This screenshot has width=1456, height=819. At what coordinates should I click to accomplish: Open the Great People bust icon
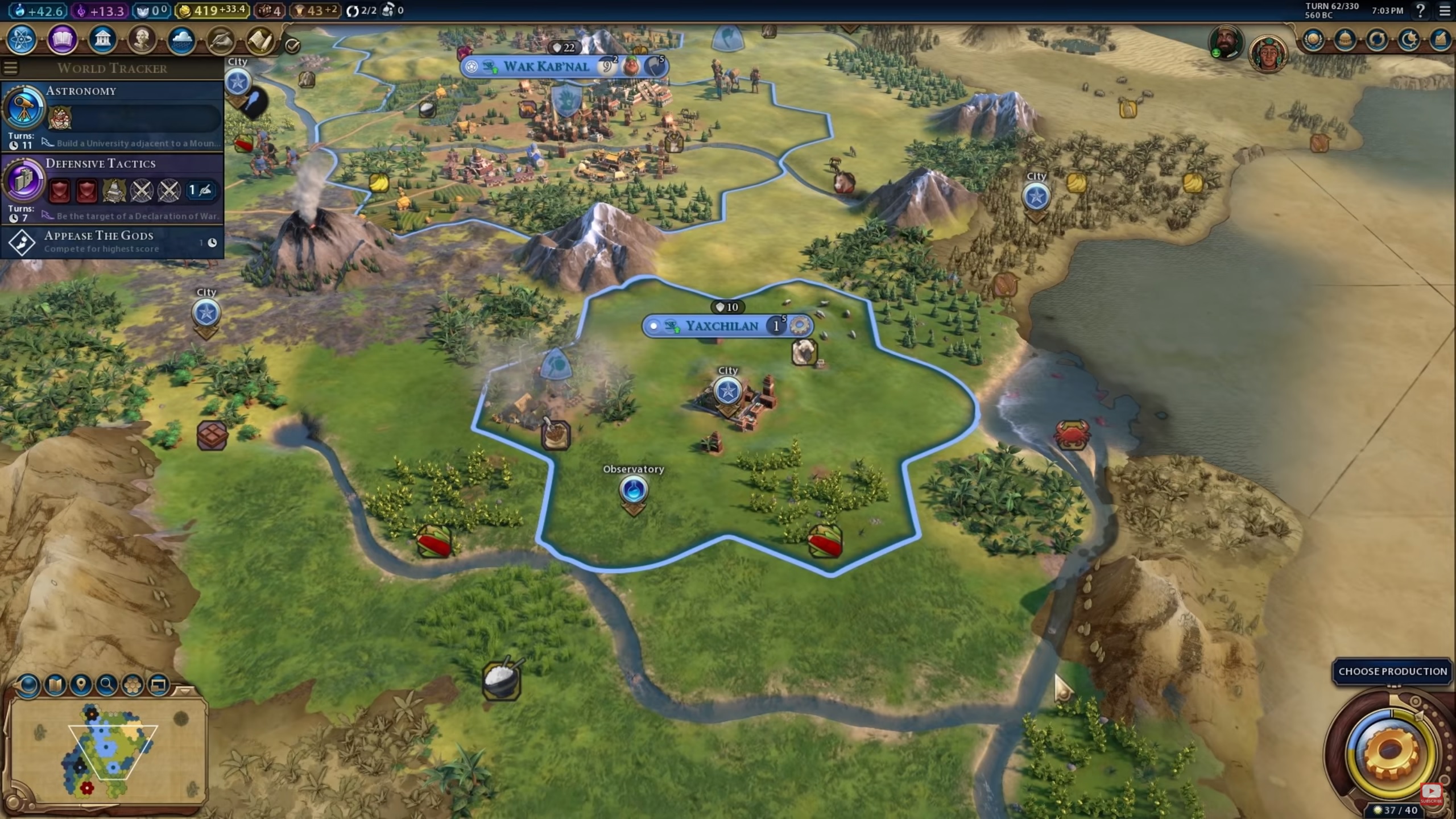[142, 40]
